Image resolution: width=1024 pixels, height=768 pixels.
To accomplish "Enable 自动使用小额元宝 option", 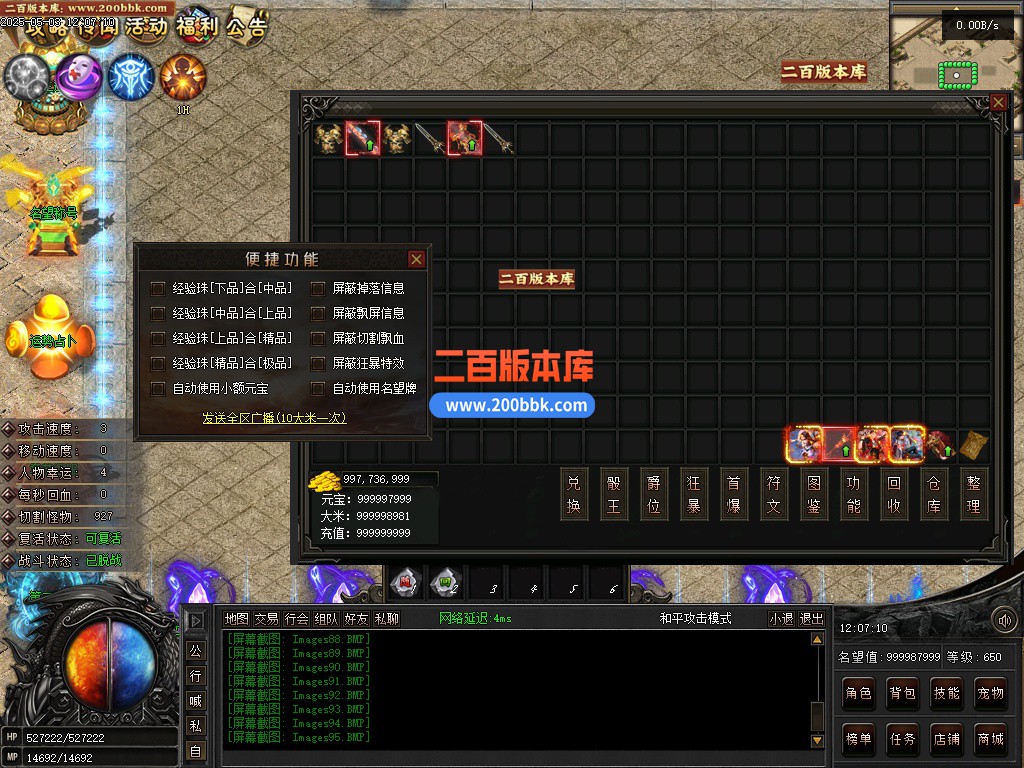I will [x=158, y=388].
